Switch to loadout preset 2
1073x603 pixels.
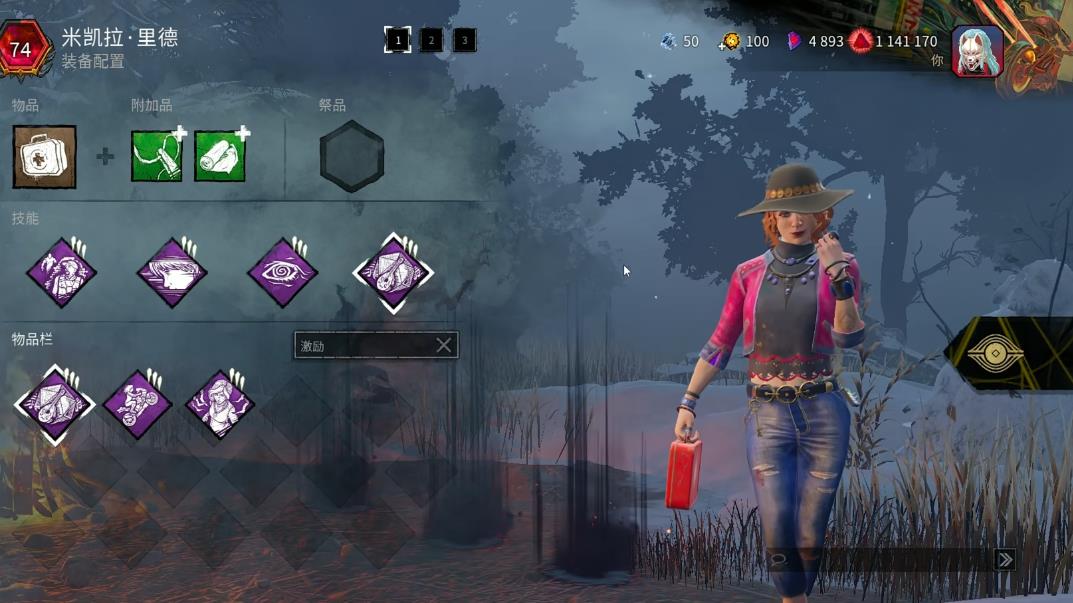(x=431, y=40)
